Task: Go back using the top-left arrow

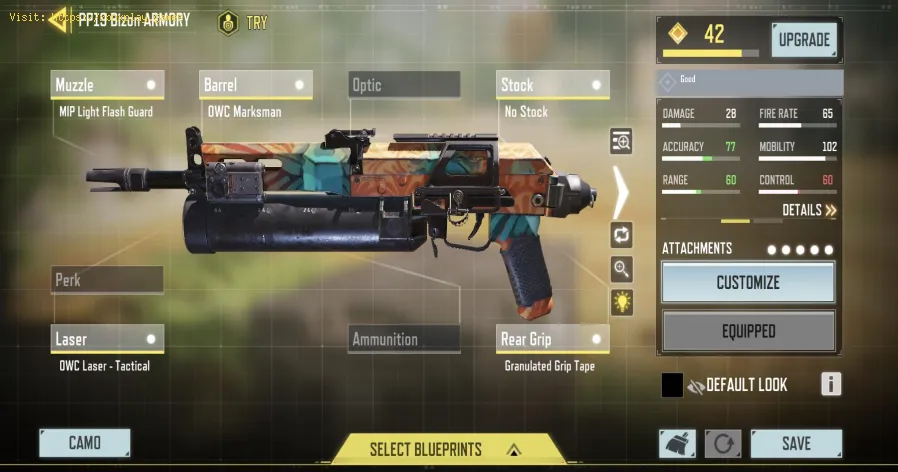Action: [x=60, y=19]
